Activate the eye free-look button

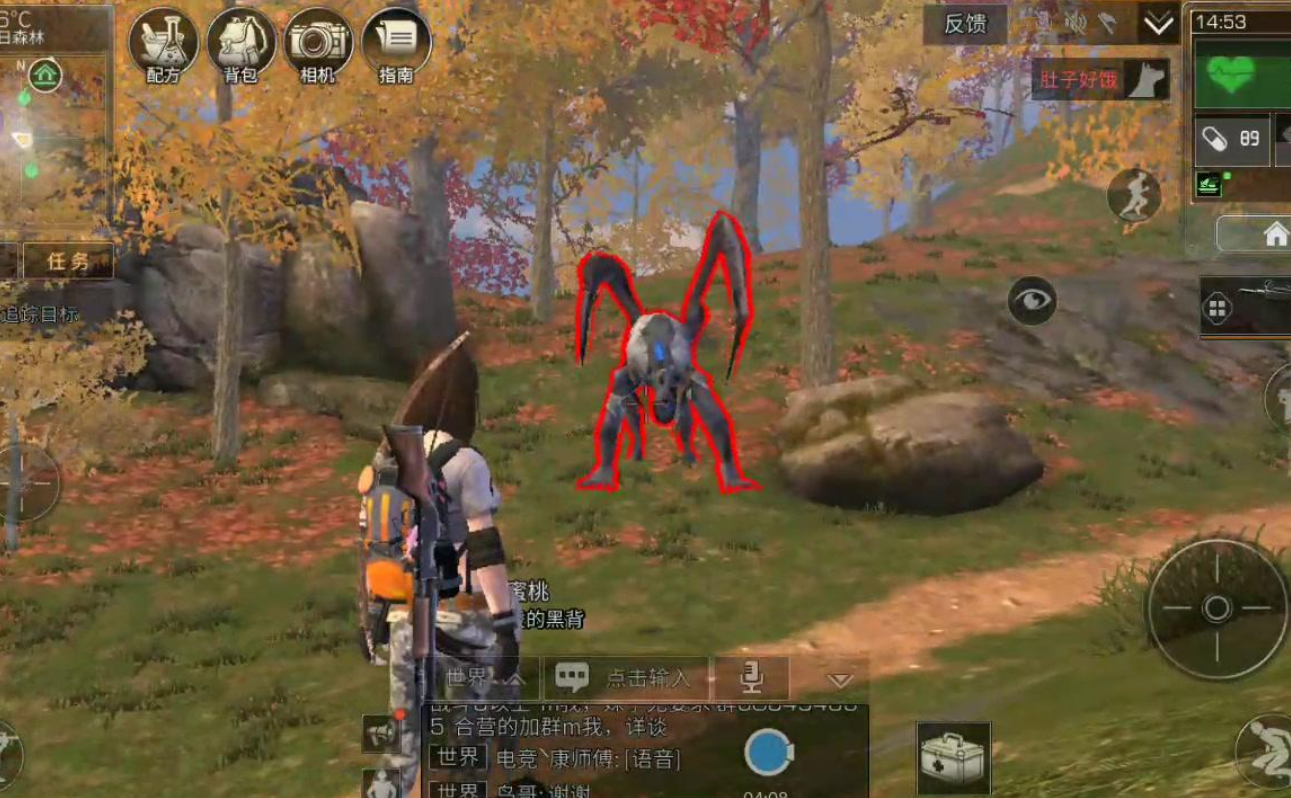coord(1032,300)
